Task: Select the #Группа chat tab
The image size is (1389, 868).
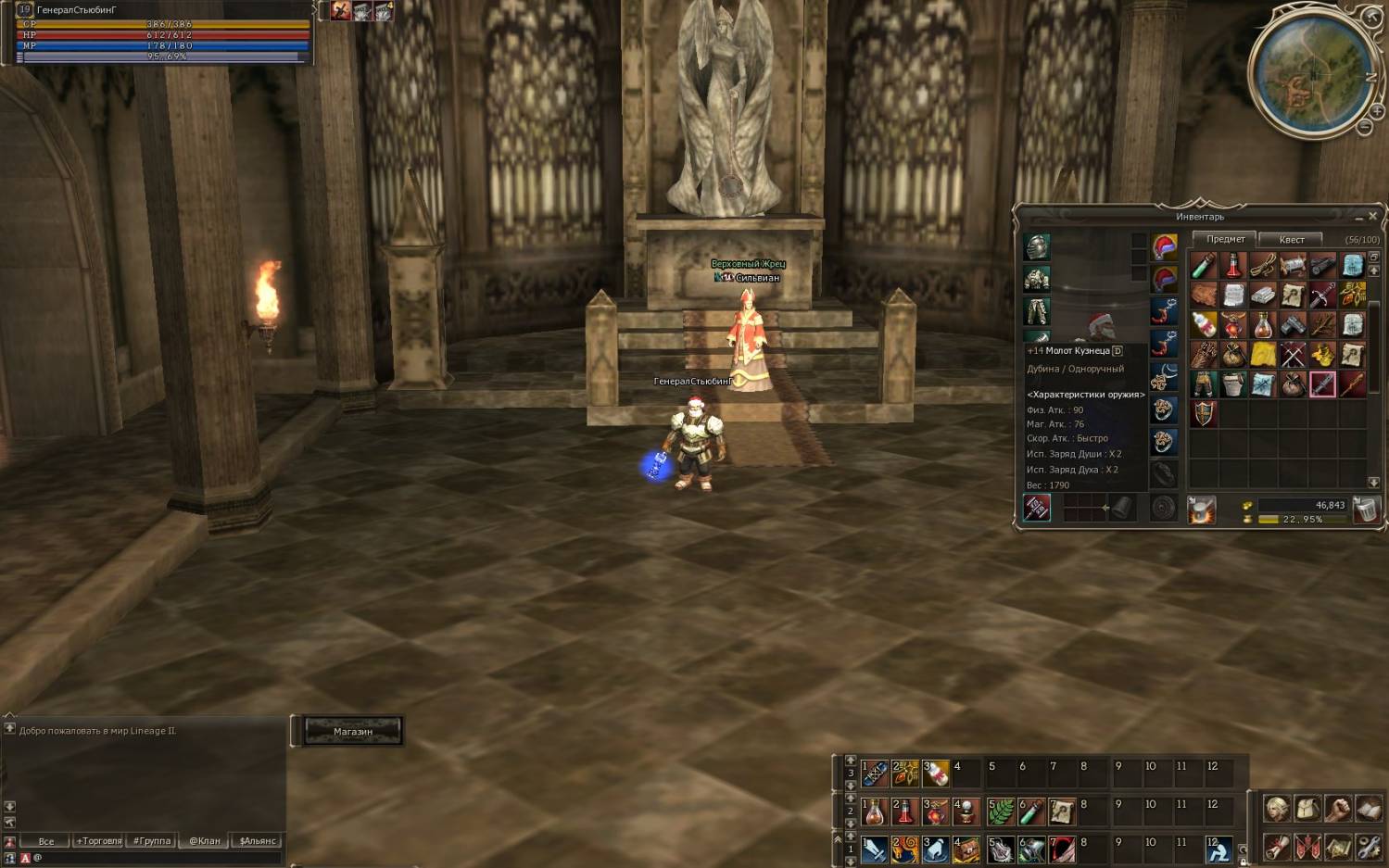Action: 152,841
